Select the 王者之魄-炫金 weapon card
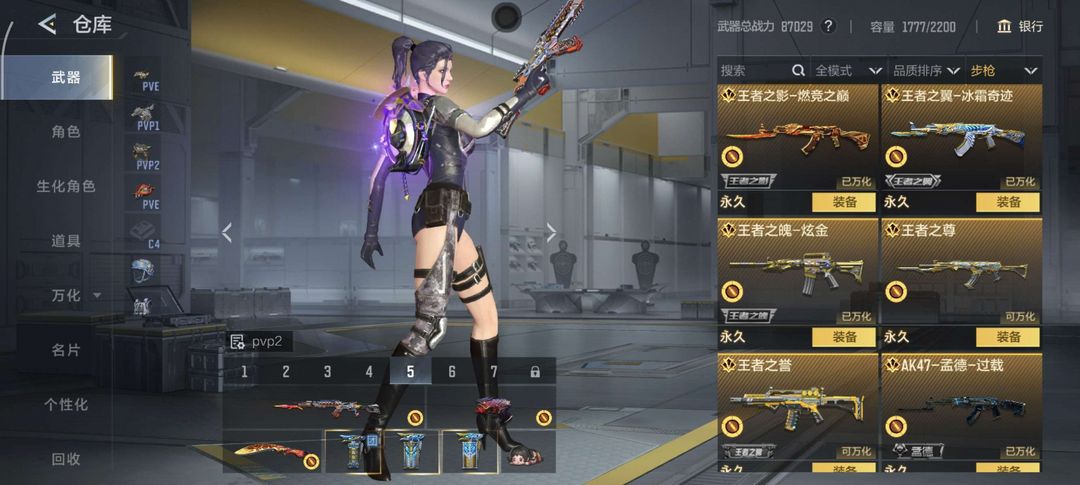The image size is (1080, 485). click(x=796, y=270)
